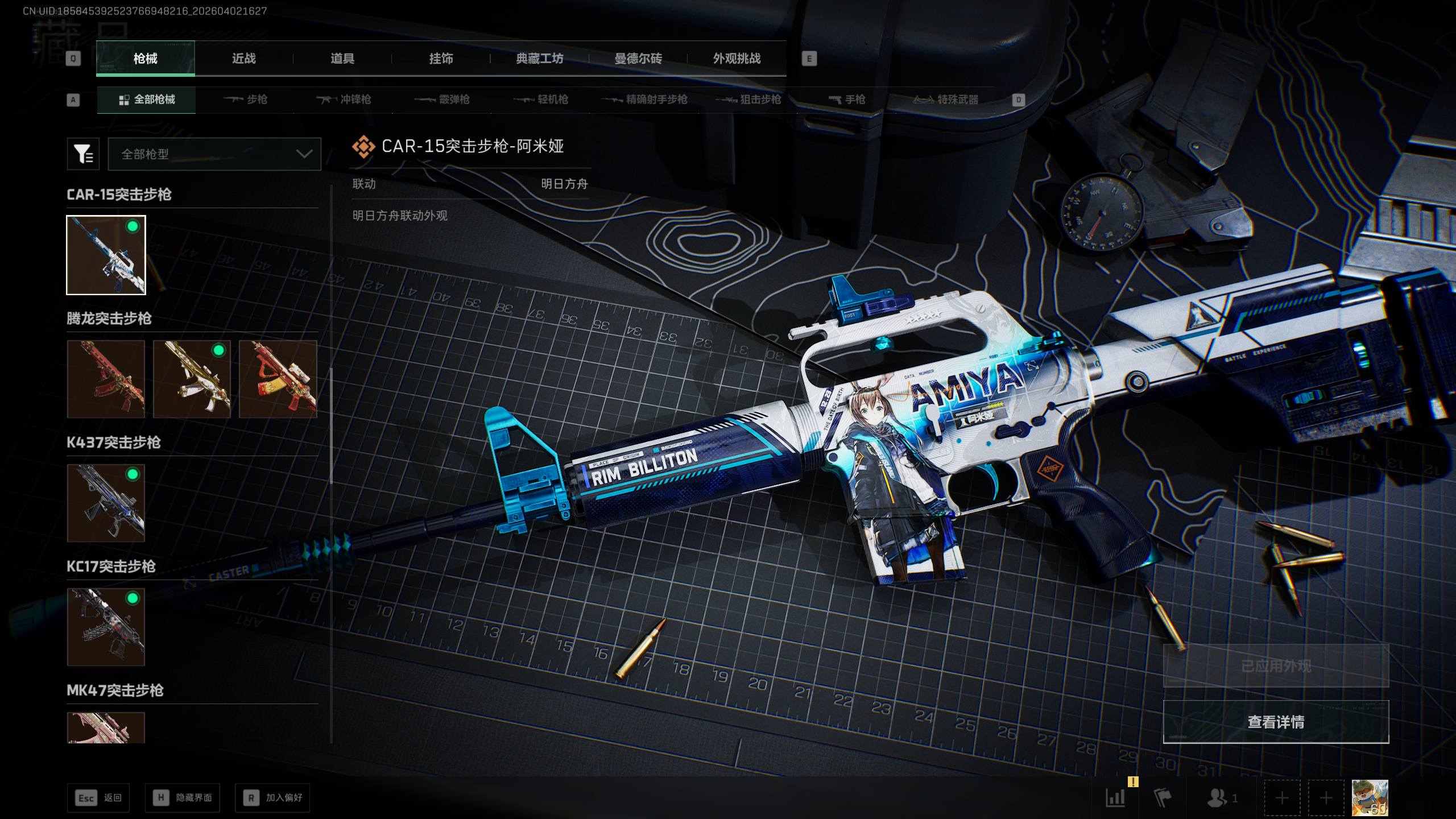Filter weapons by 步枪 rifles

[x=246, y=100]
